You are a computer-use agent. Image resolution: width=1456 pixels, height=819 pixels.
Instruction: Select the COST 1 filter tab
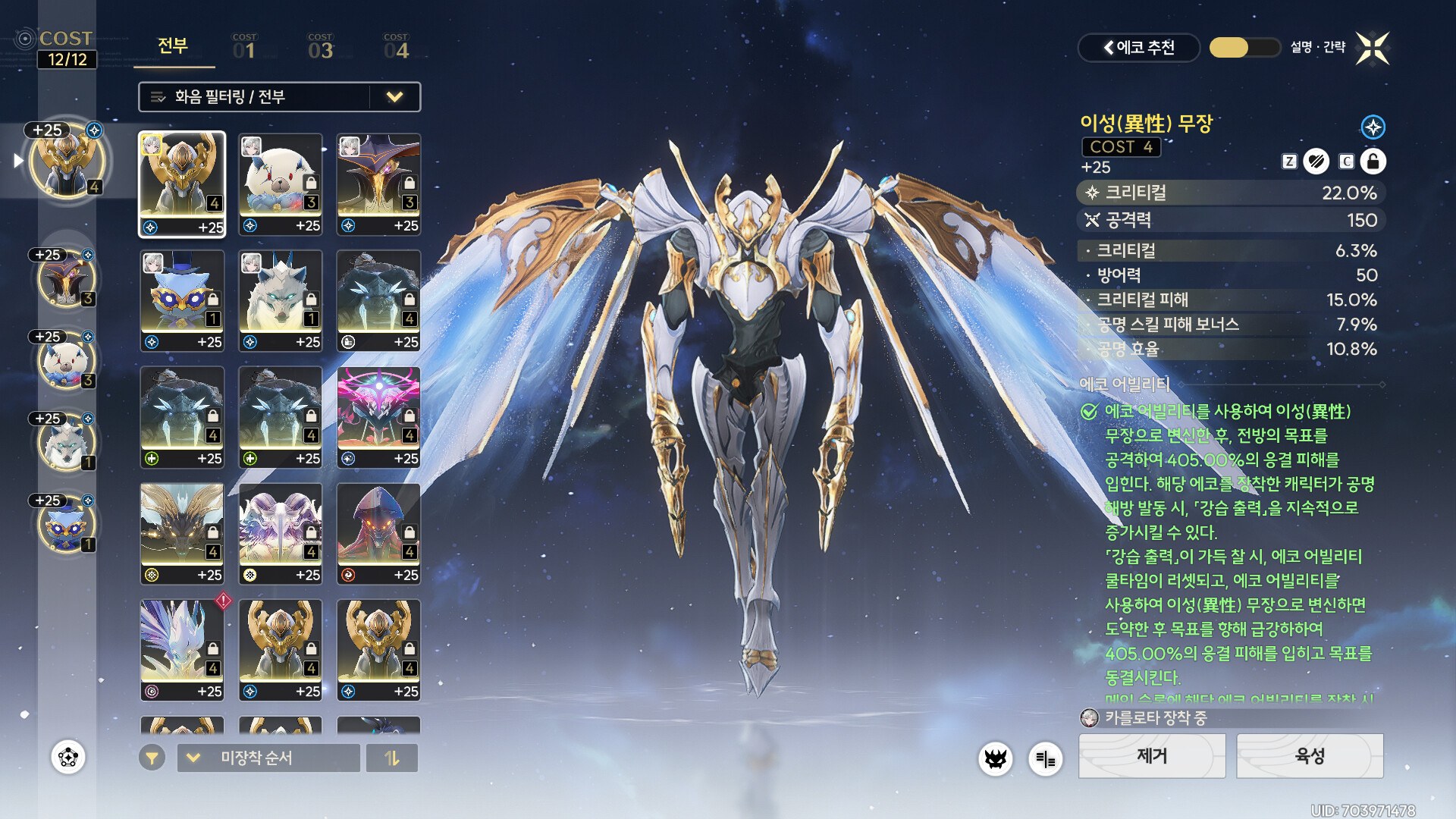point(244,47)
